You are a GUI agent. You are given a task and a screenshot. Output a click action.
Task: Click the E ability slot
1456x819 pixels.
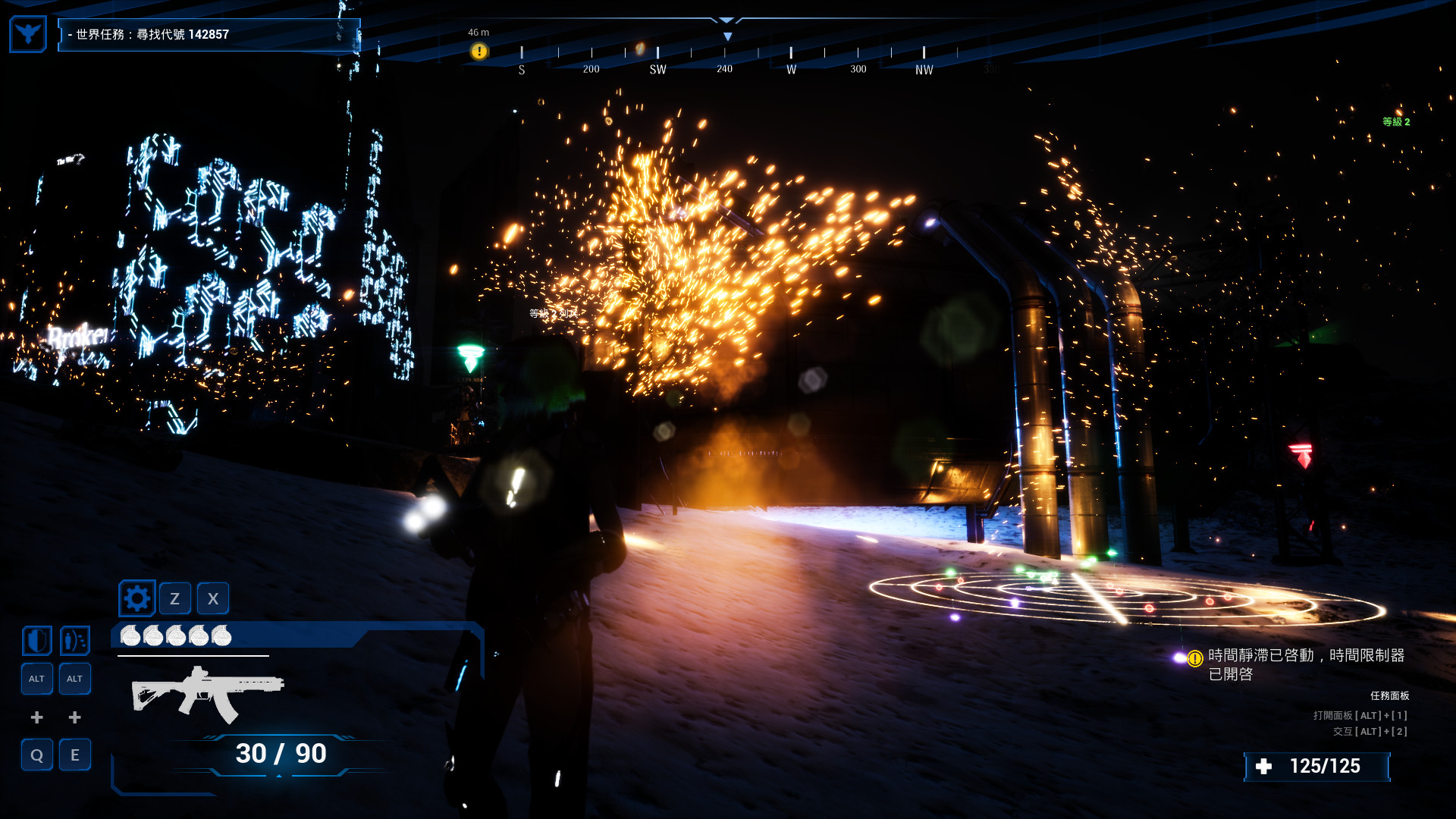click(x=74, y=755)
